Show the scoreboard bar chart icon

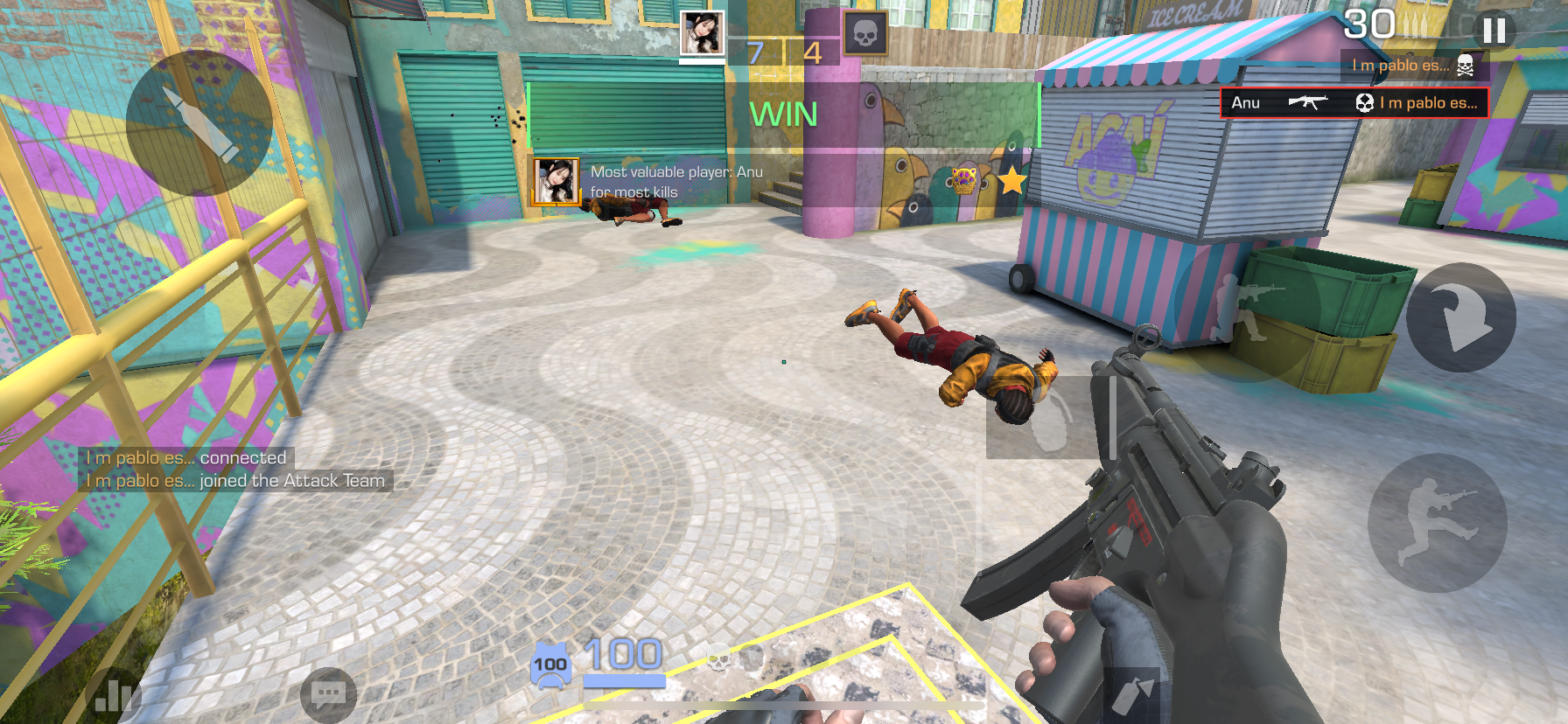(114, 696)
